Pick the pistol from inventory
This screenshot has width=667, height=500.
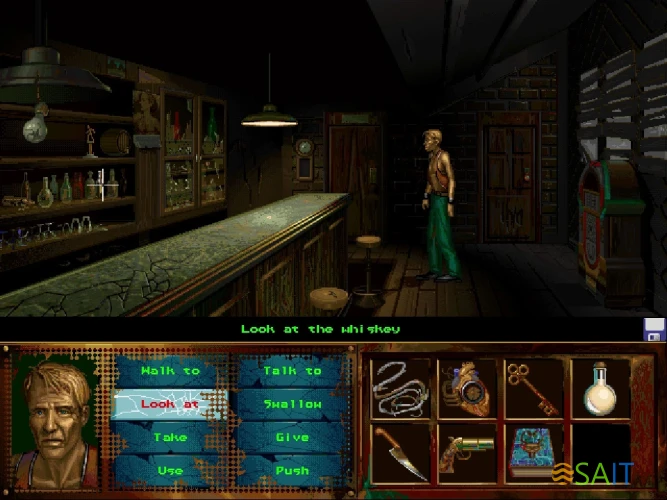click(x=466, y=452)
